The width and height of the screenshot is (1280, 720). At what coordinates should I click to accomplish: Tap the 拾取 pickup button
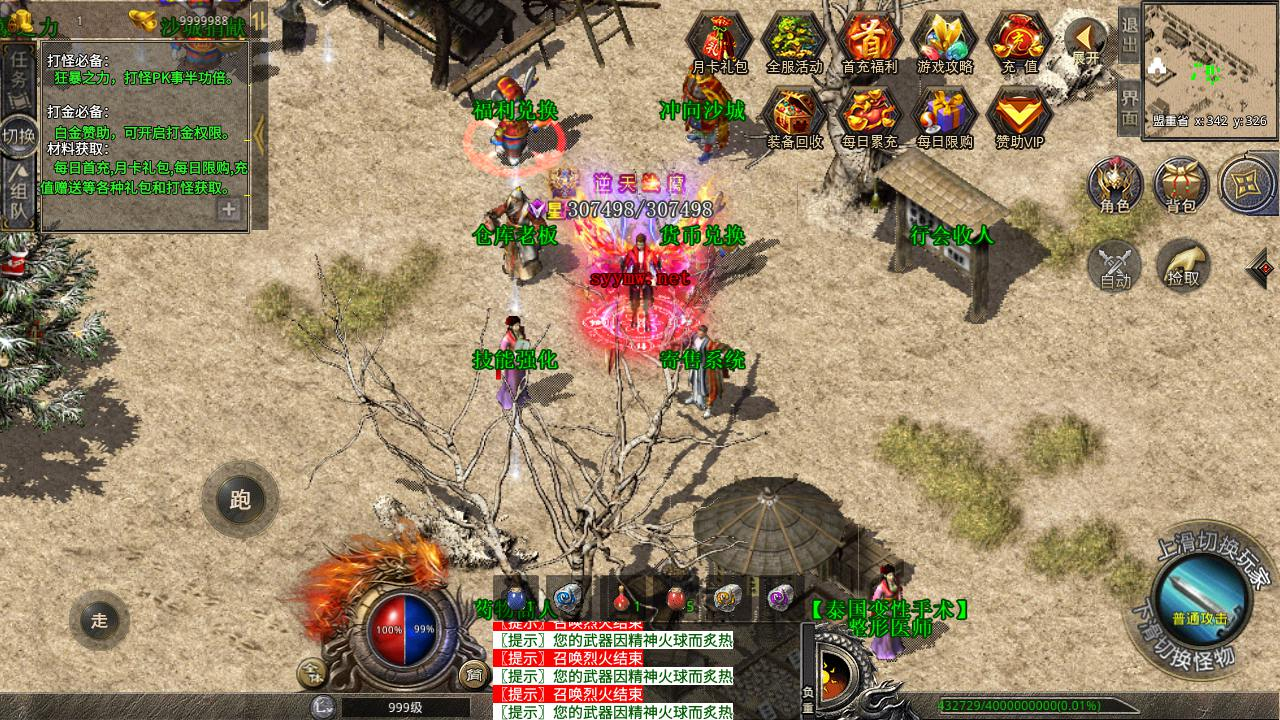[x=1183, y=265]
